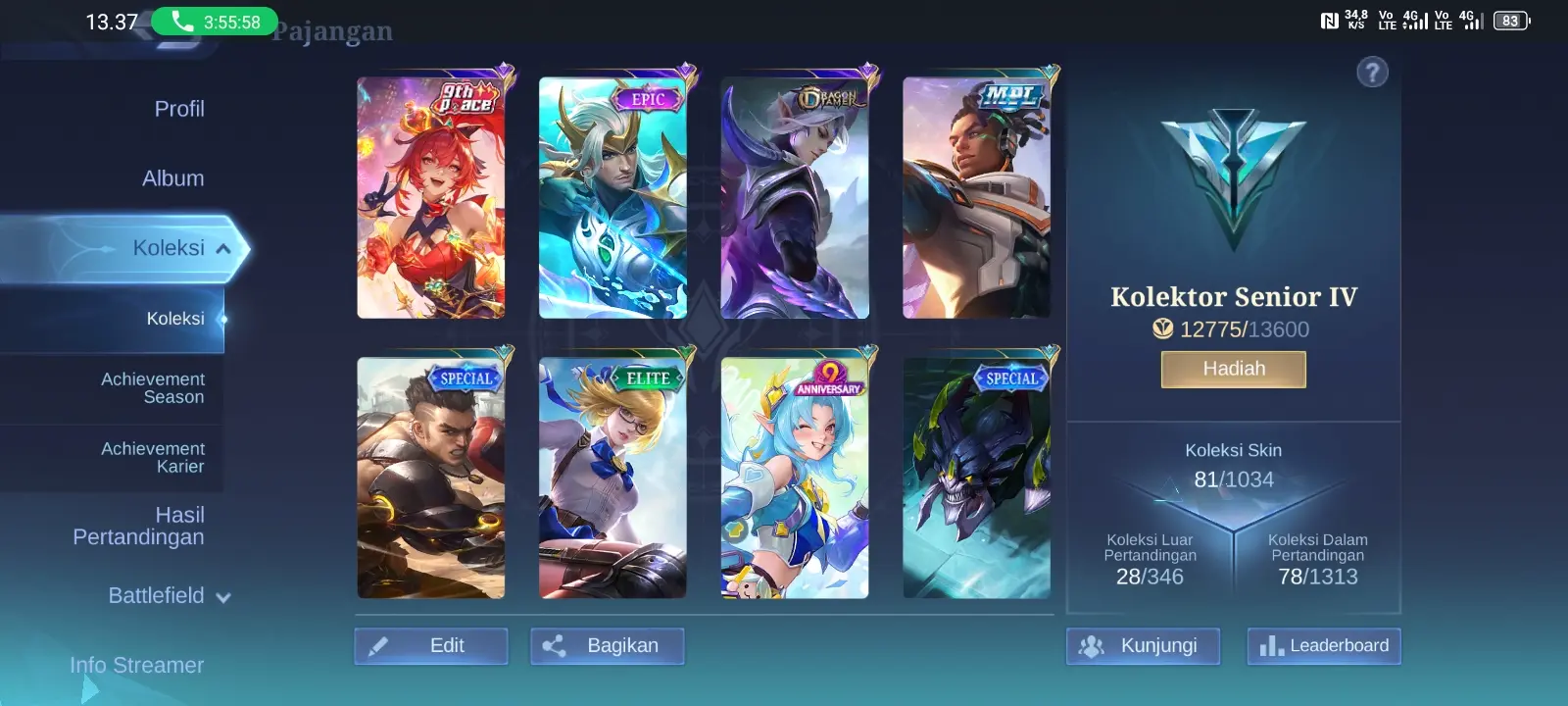Select the 9th Place red-haired skin card

(x=431, y=198)
